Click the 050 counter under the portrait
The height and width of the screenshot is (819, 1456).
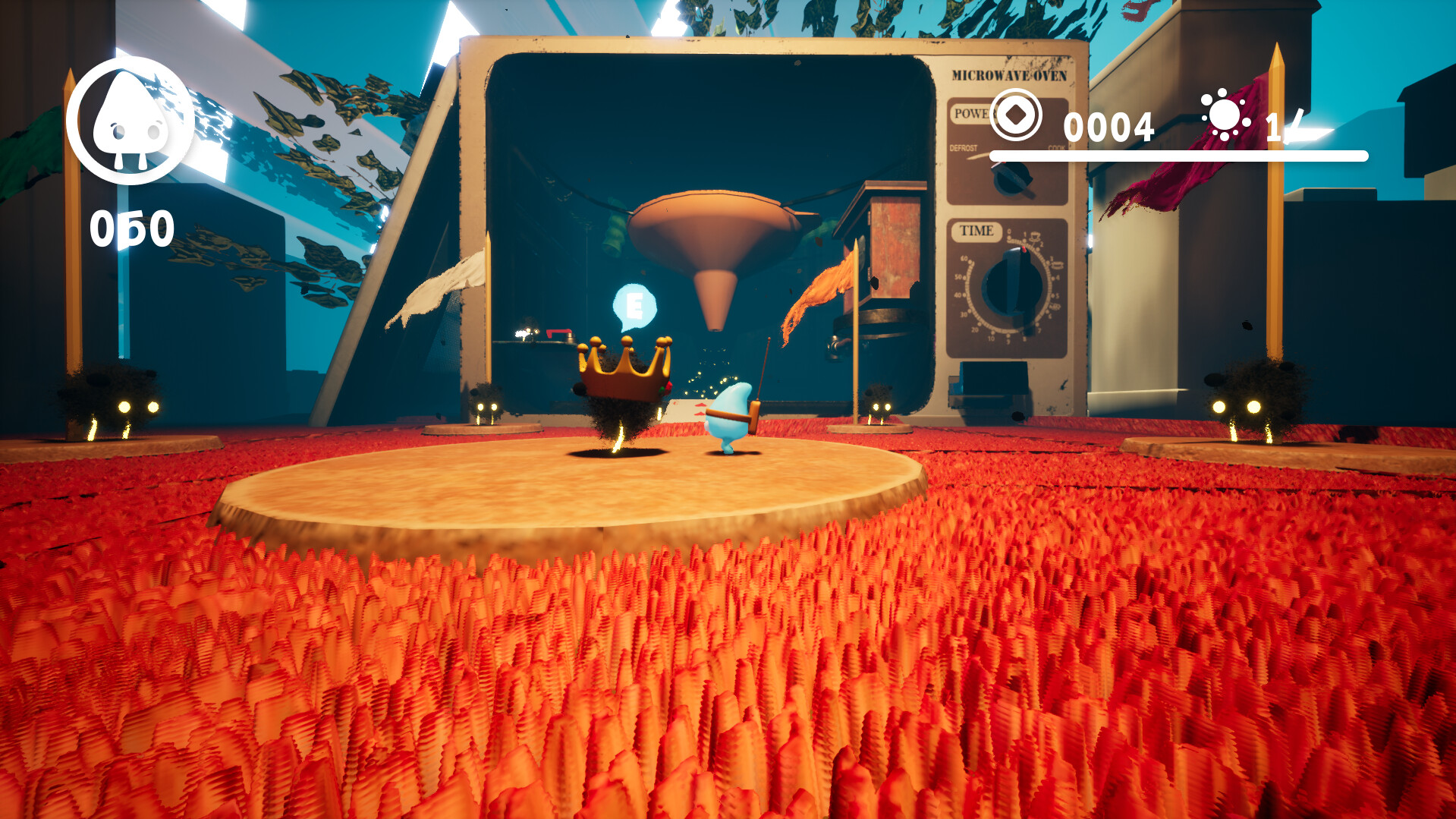coord(131,225)
